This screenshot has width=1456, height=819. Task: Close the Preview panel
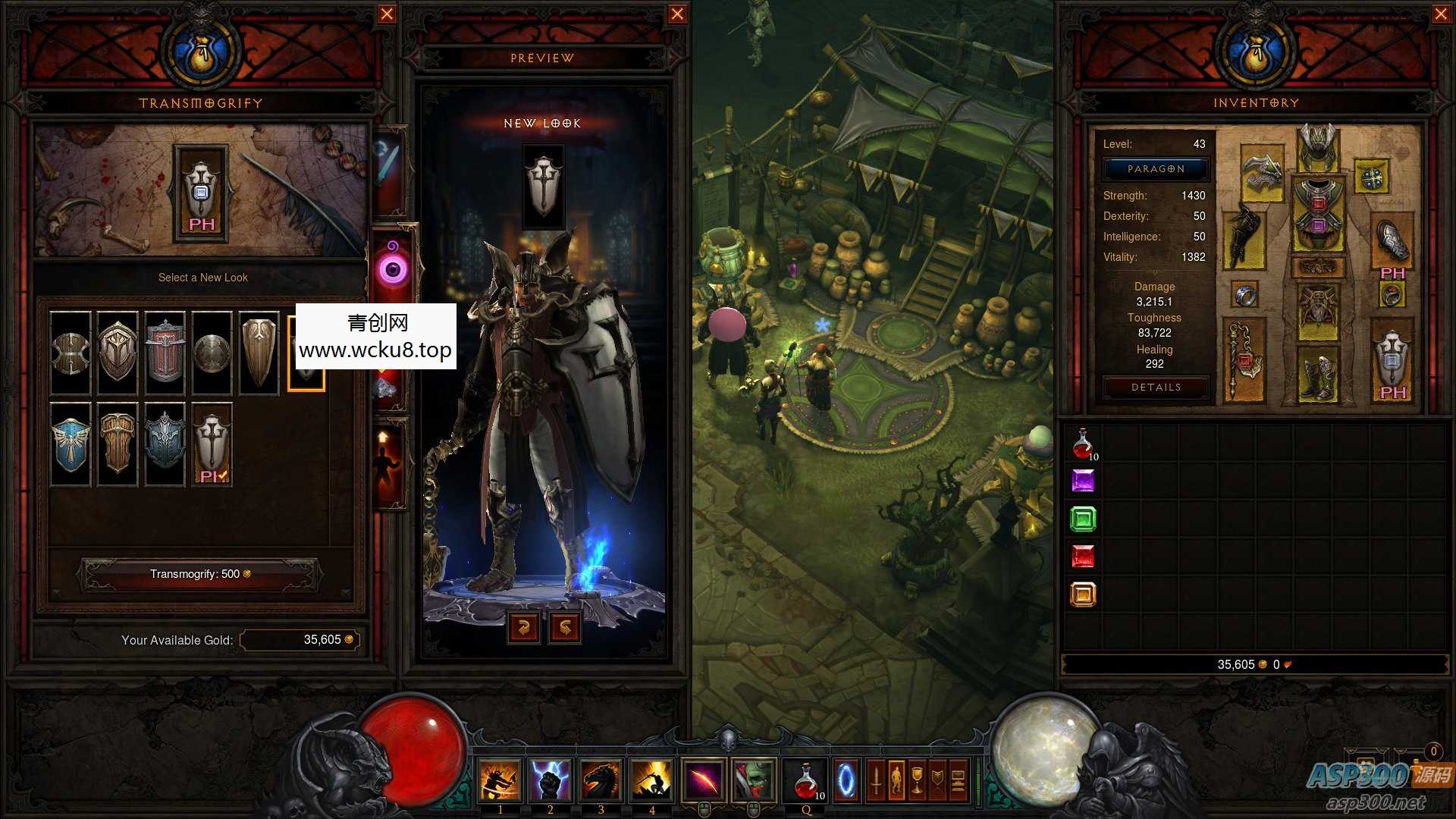(x=677, y=14)
